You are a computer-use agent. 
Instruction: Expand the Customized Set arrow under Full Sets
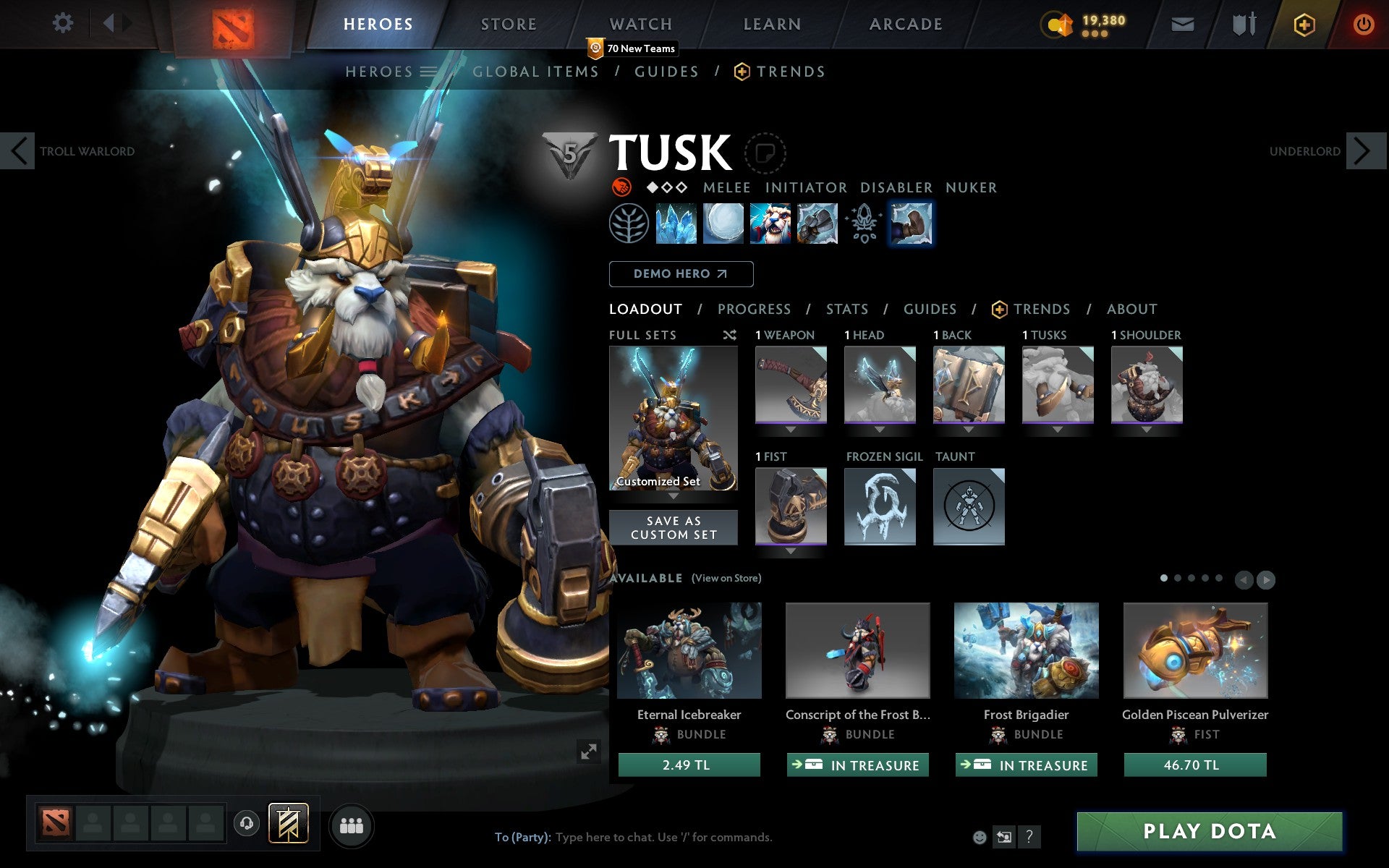coord(674,498)
